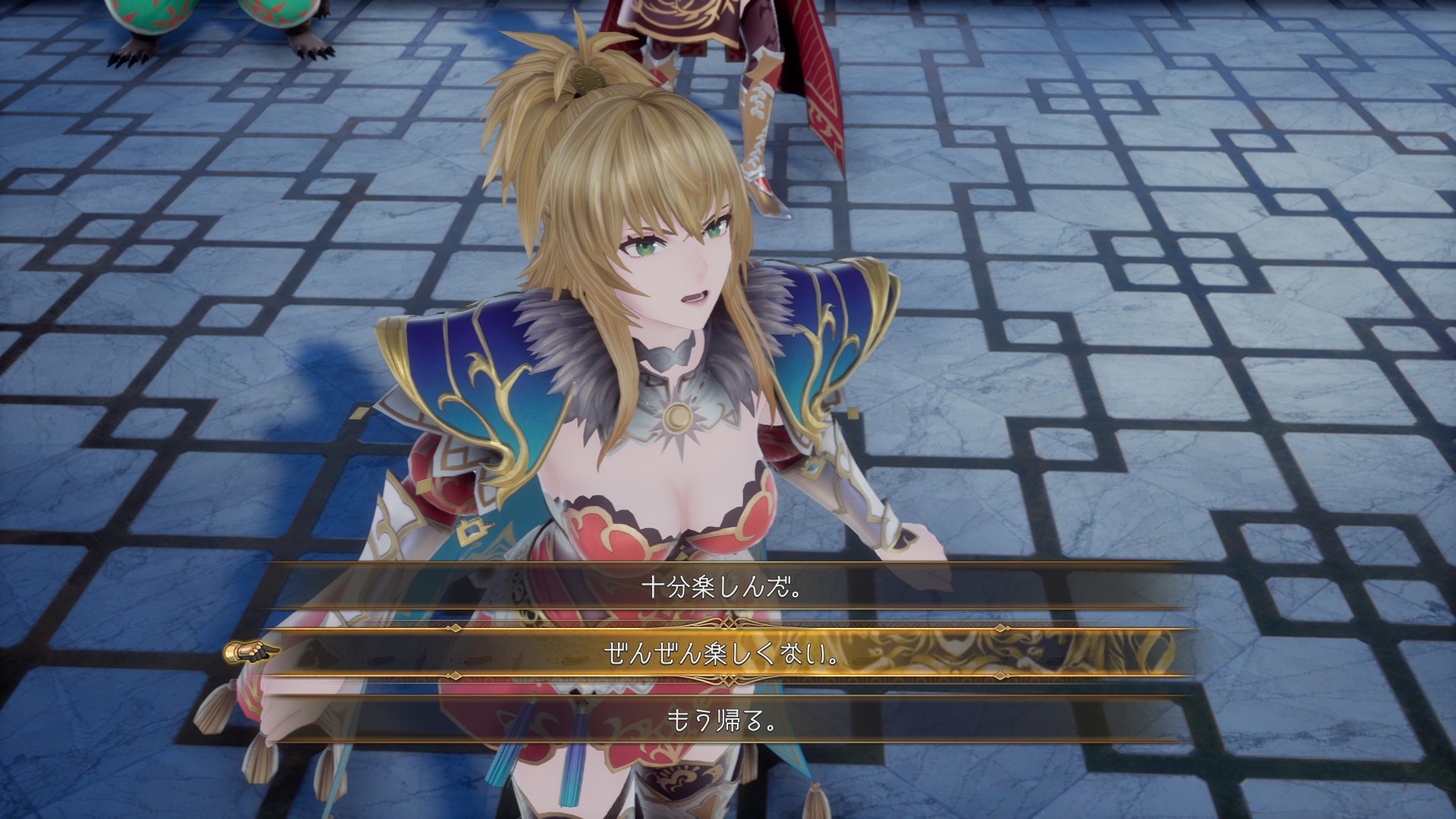The height and width of the screenshot is (819, 1456).
Task: Select the highlighted option ぜんぜん楽しくない。
Action: click(721, 654)
